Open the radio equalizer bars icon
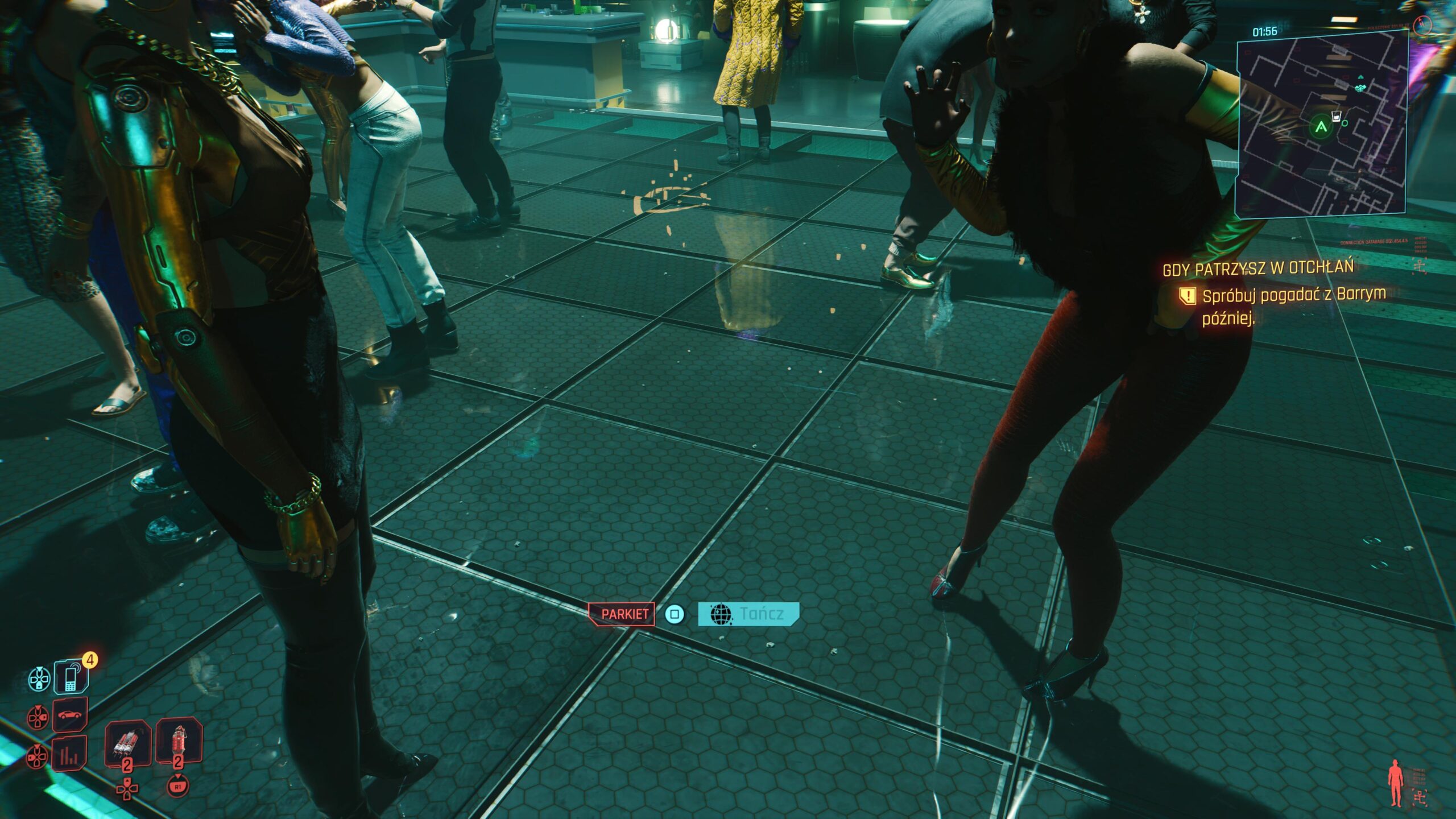1456x819 pixels. pyautogui.click(x=69, y=754)
